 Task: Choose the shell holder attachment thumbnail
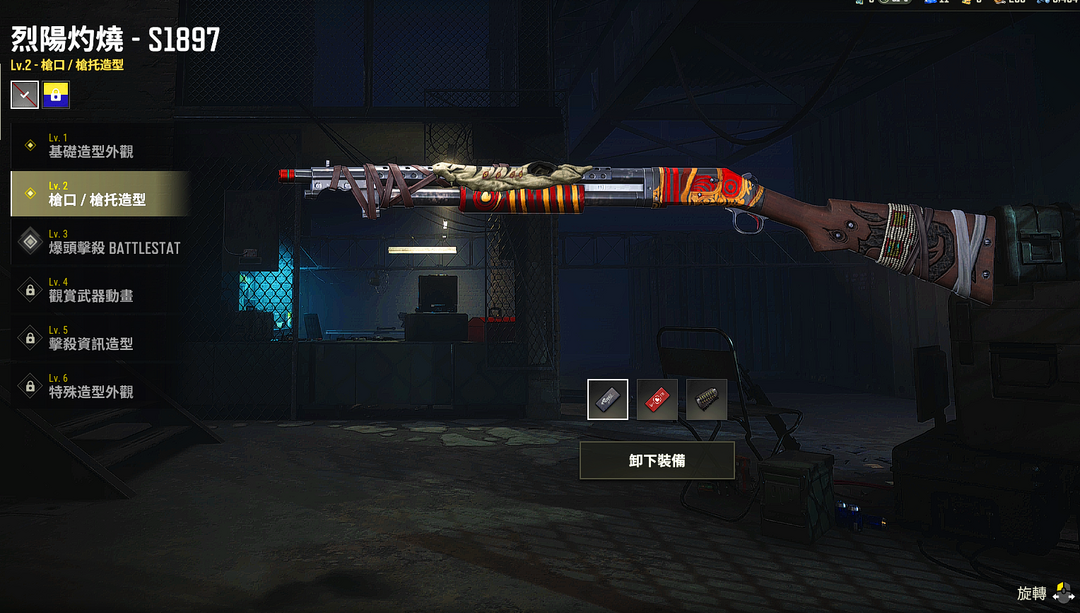click(706, 399)
